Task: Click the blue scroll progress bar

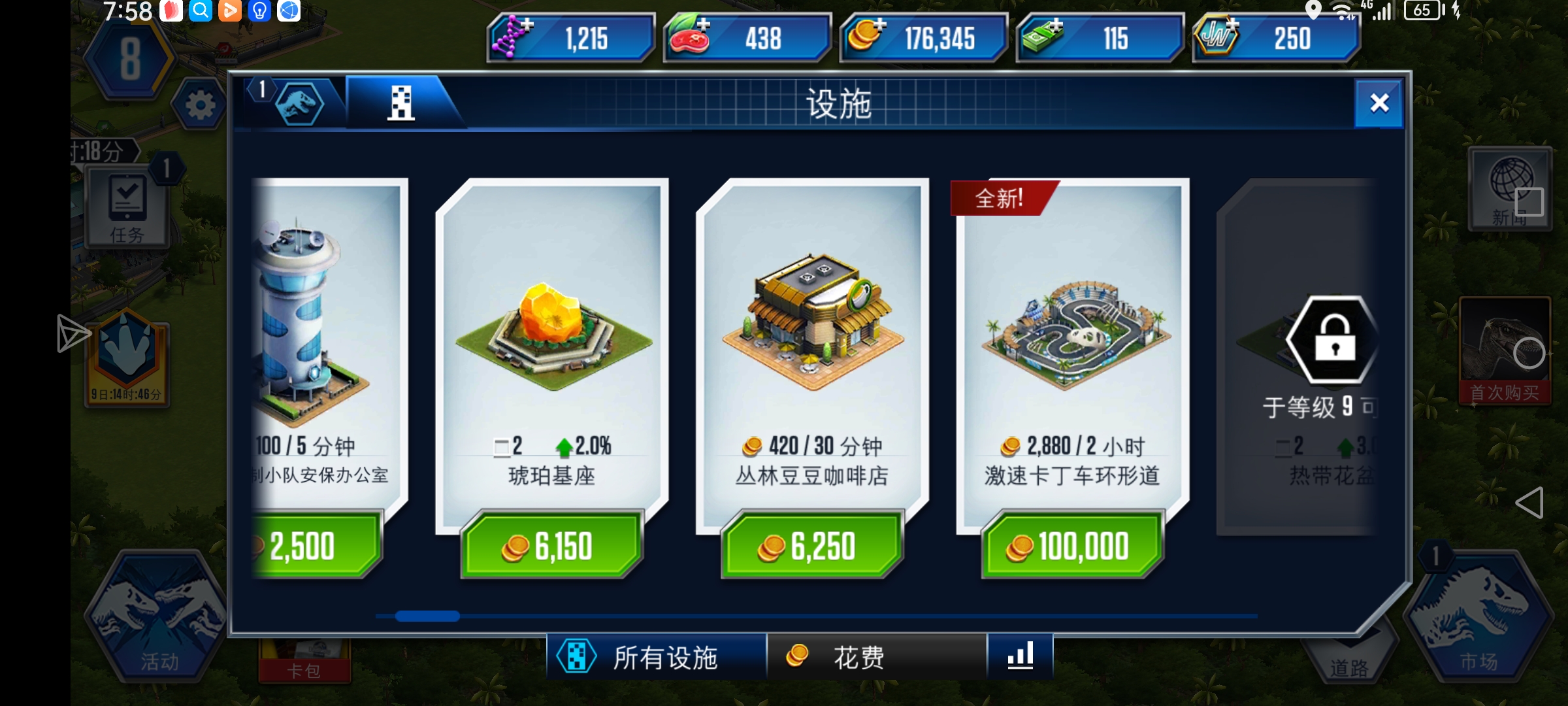Action: tap(428, 616)
